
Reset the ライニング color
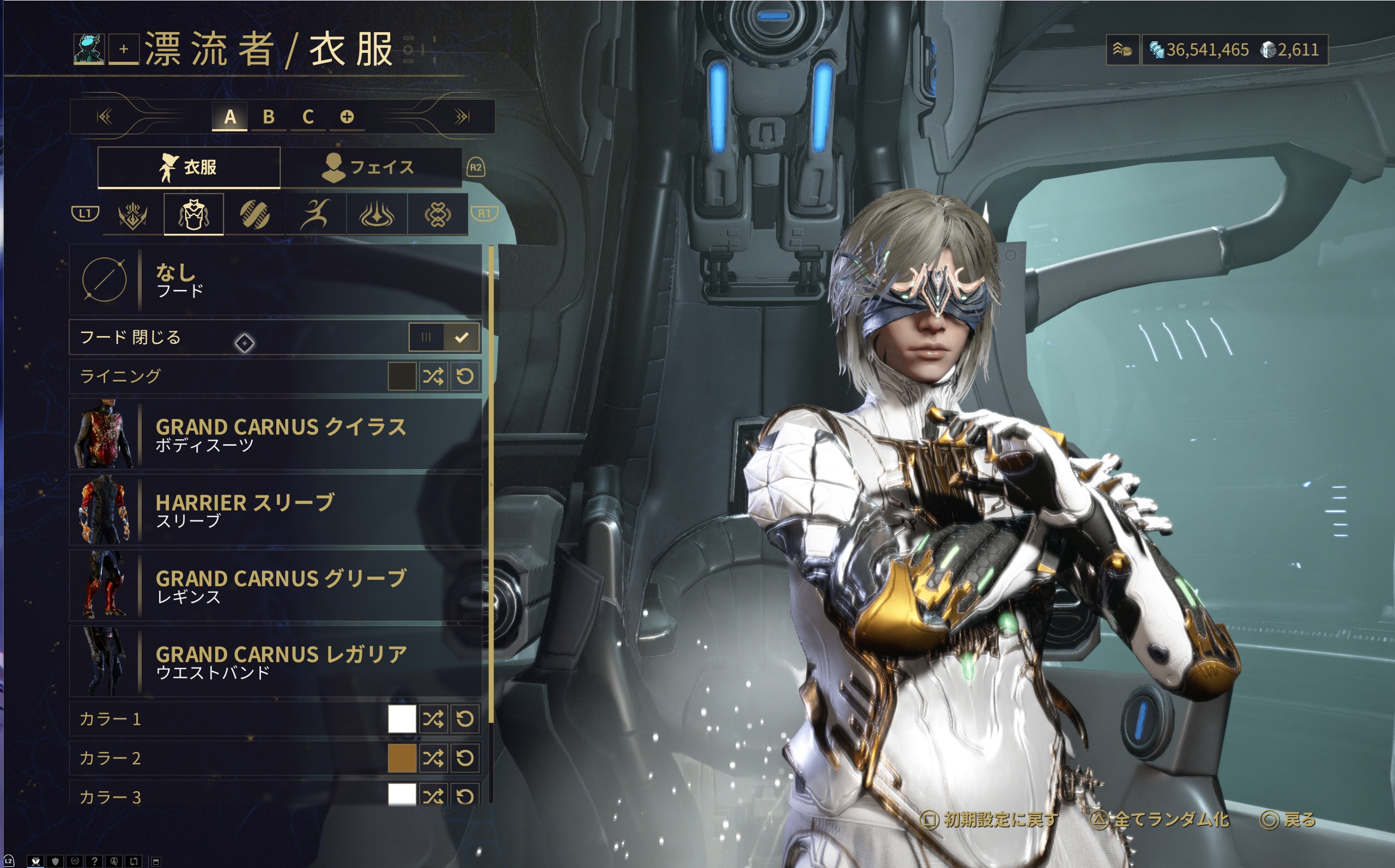pyautogui.click(x=465, y=377)
